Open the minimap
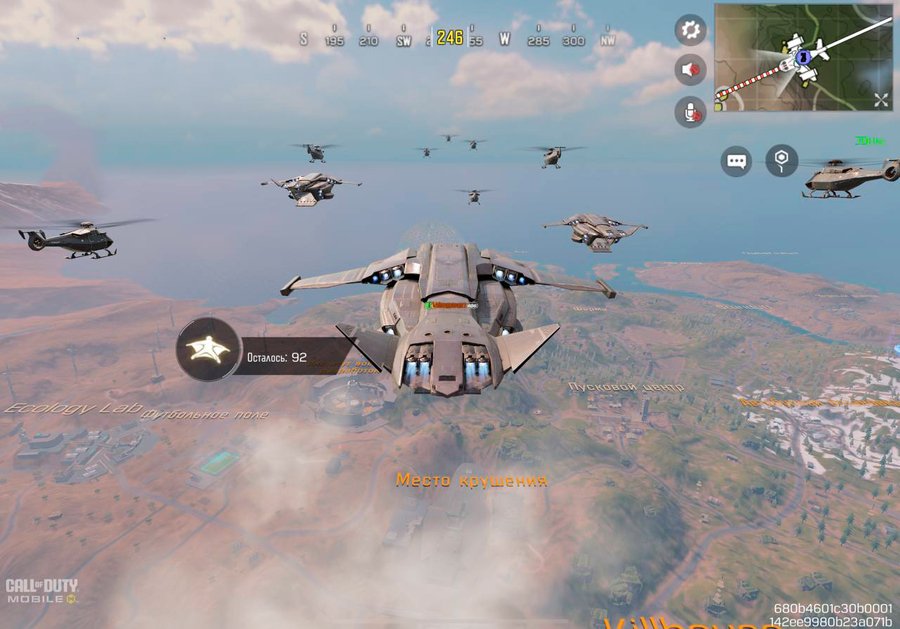Screen dimensions: 900x629 802,57
